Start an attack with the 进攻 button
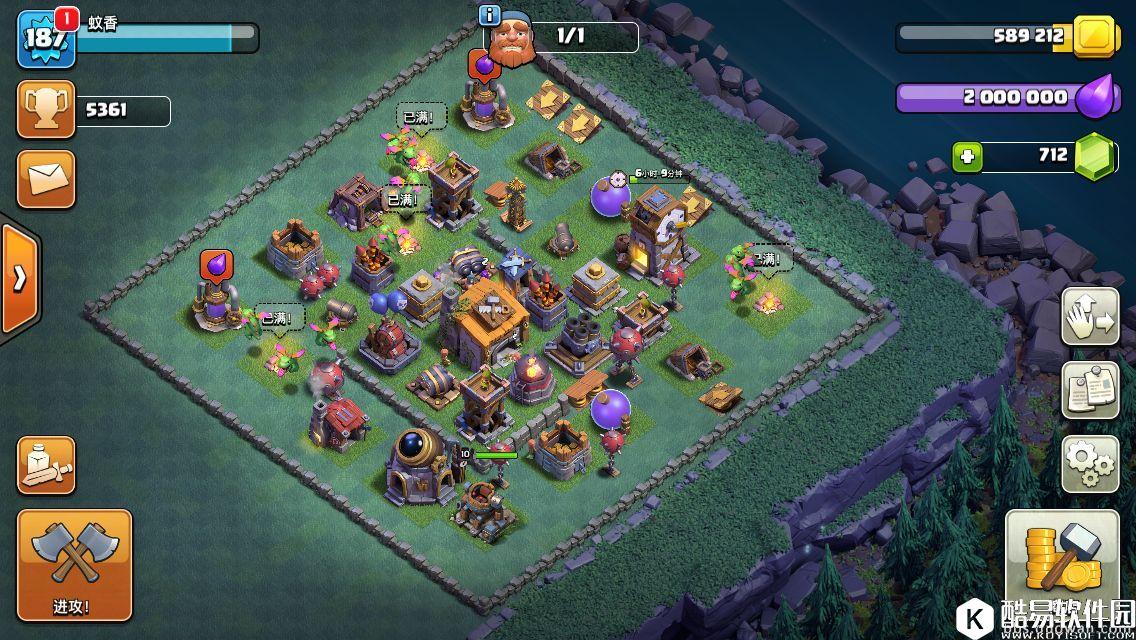 tap(74, 565)
